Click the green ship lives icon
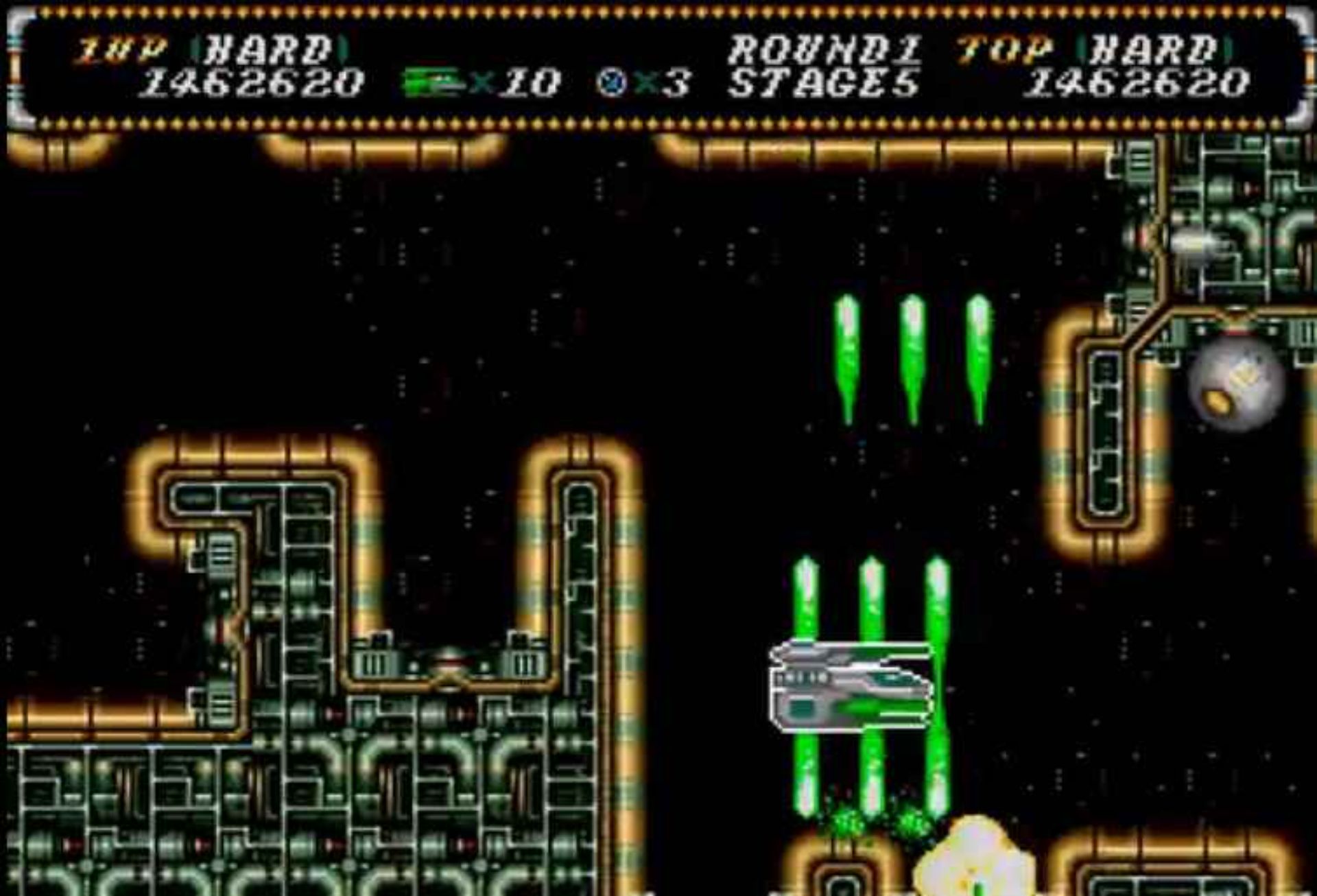The image size is (1317, 896). pyautogui.click(x=435, y=83)
